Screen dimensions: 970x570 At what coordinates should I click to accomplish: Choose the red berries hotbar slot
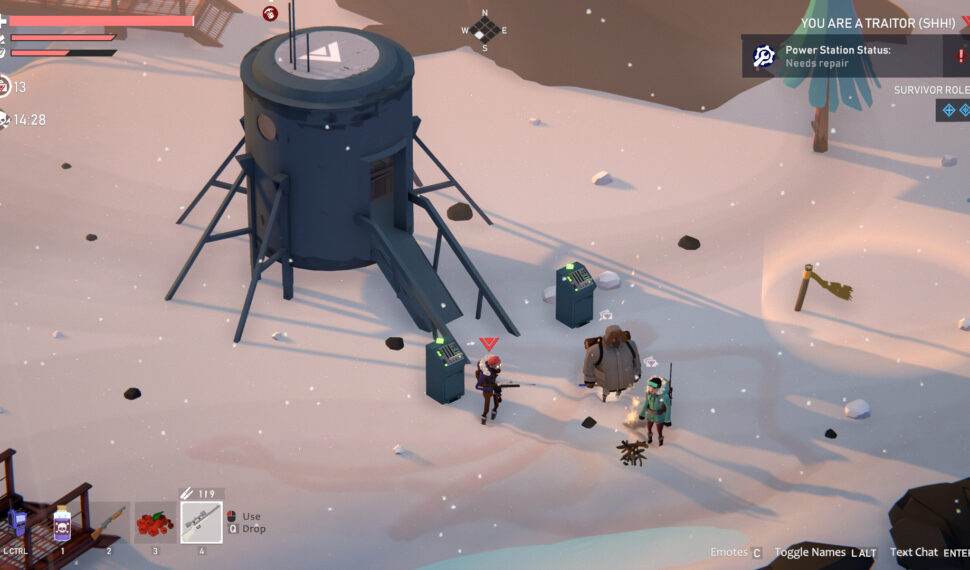(154, 523)
